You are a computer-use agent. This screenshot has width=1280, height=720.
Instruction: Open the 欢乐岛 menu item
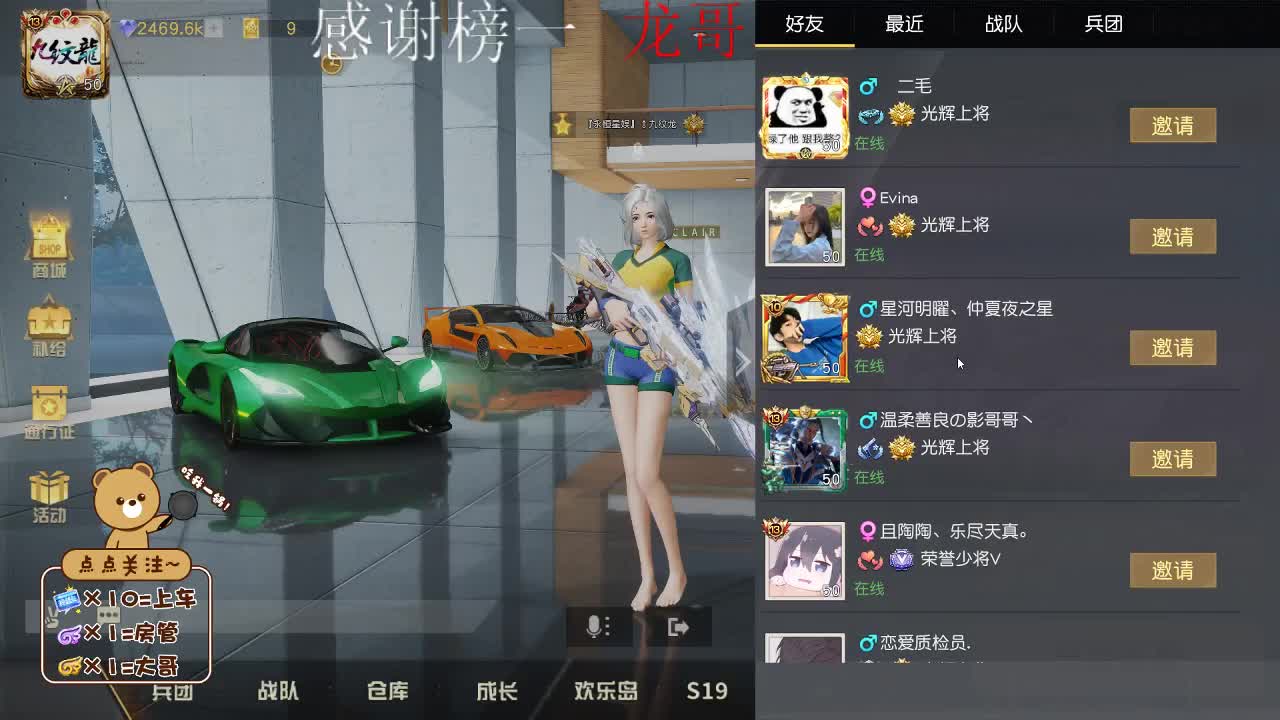(x=605, y=691)
